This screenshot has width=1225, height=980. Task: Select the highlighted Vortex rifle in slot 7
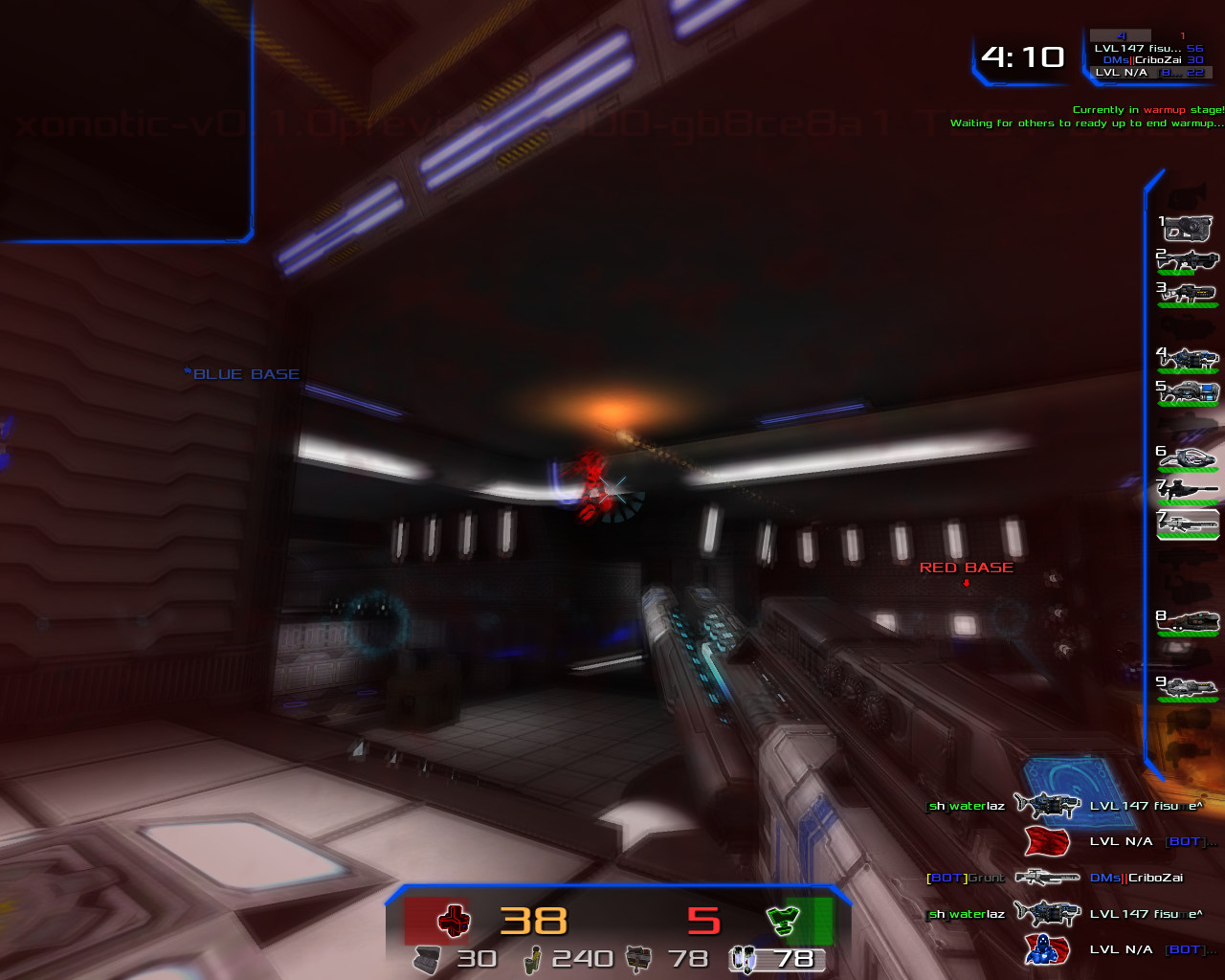tap(1187, 522)
